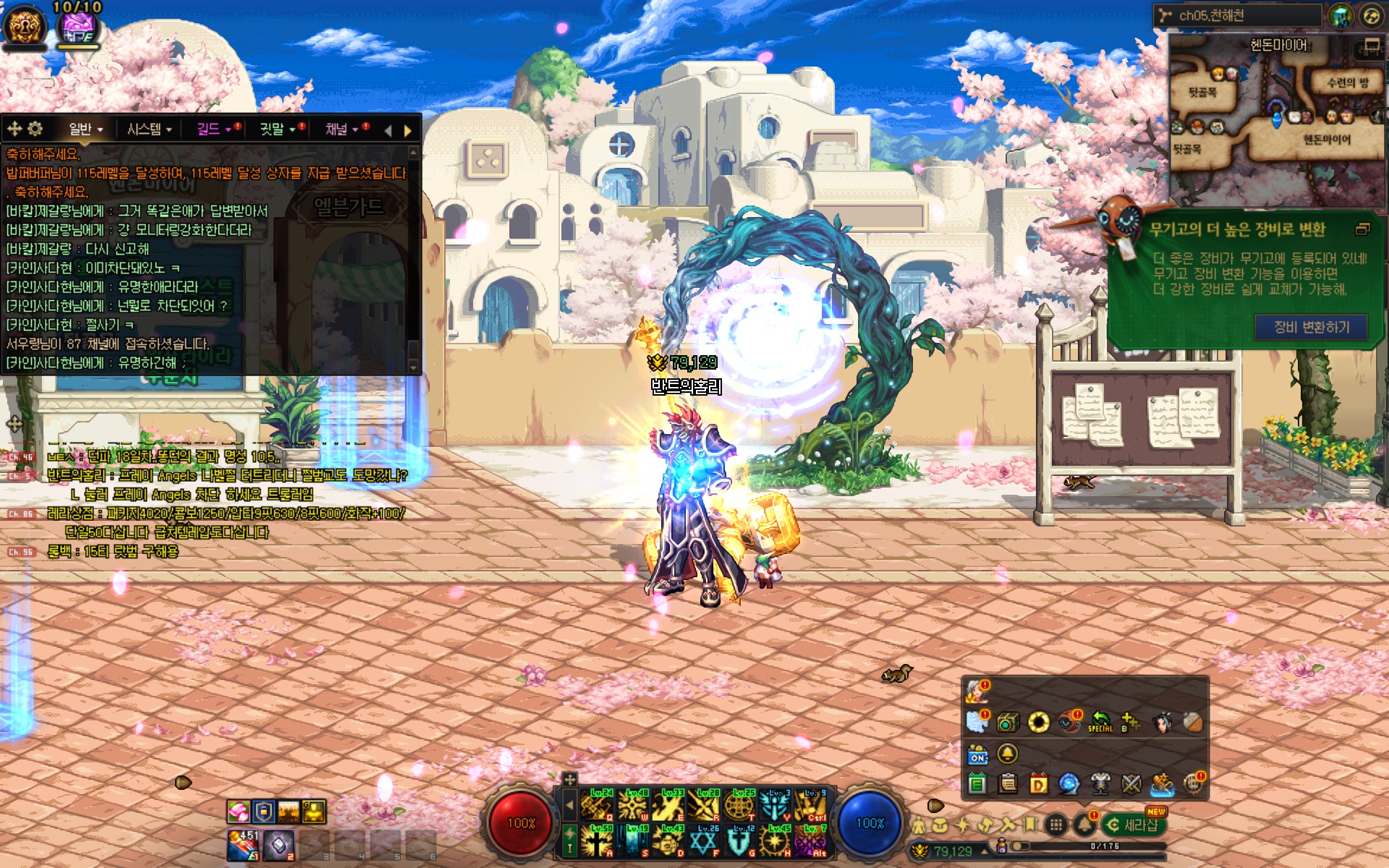The width and height of the screenshot is (1389, 868).
Task: Cast the hexagram skill on F
Action: [x=704, y=841]
